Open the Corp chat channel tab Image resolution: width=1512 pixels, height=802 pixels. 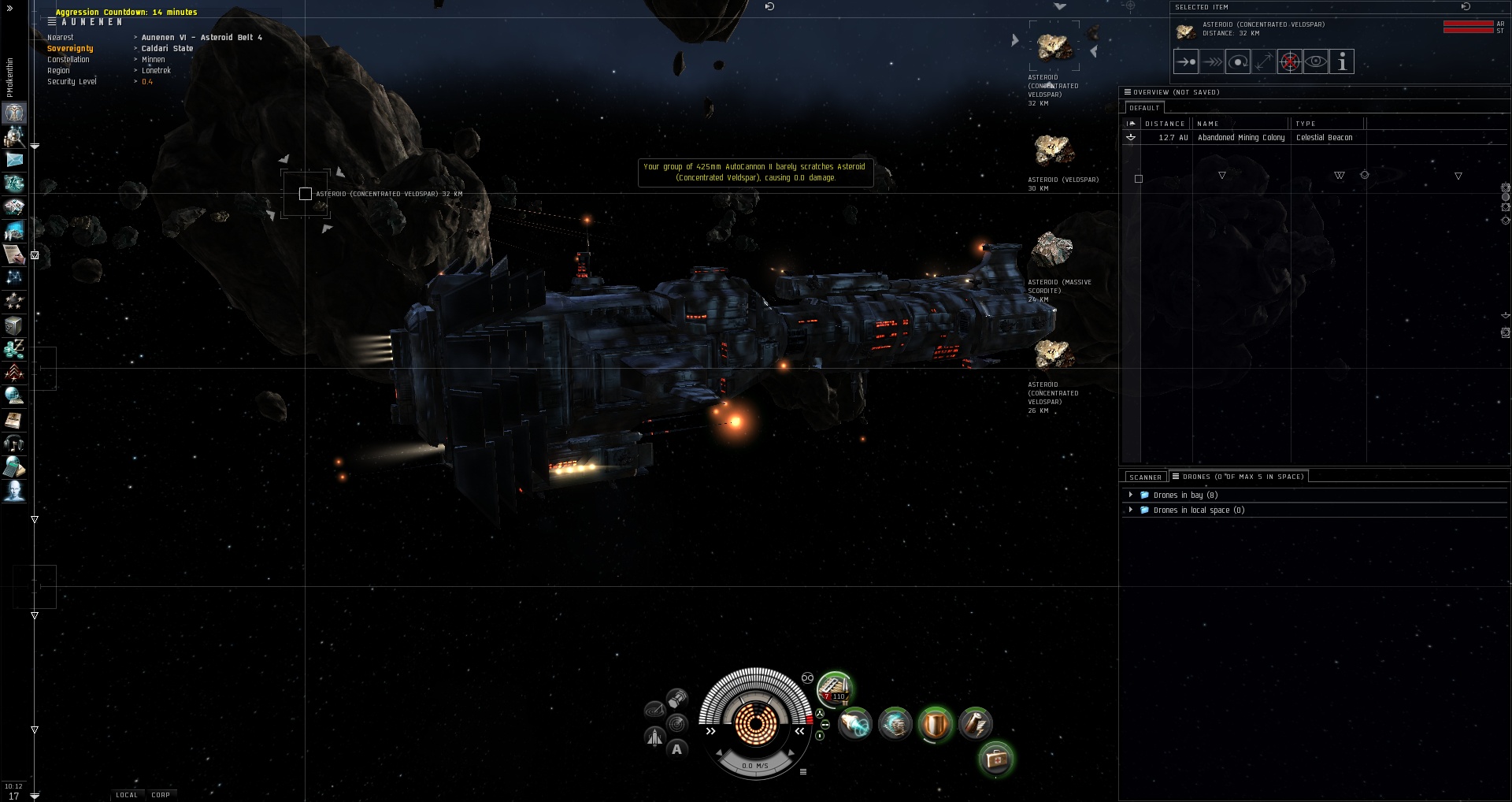(161, 795)
